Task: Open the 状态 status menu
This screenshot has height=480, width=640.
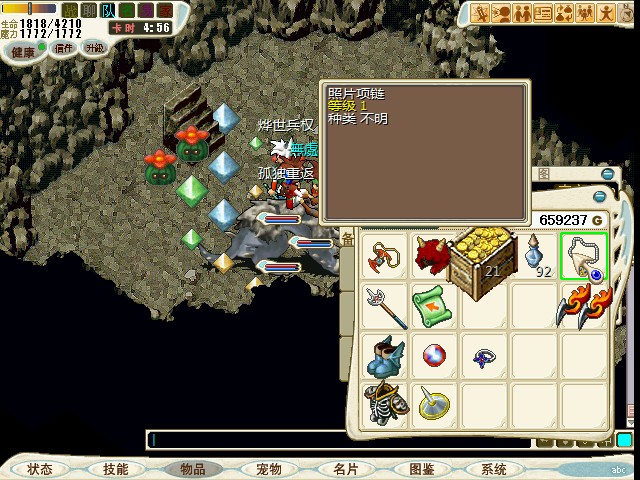Action: click(40, 469)
